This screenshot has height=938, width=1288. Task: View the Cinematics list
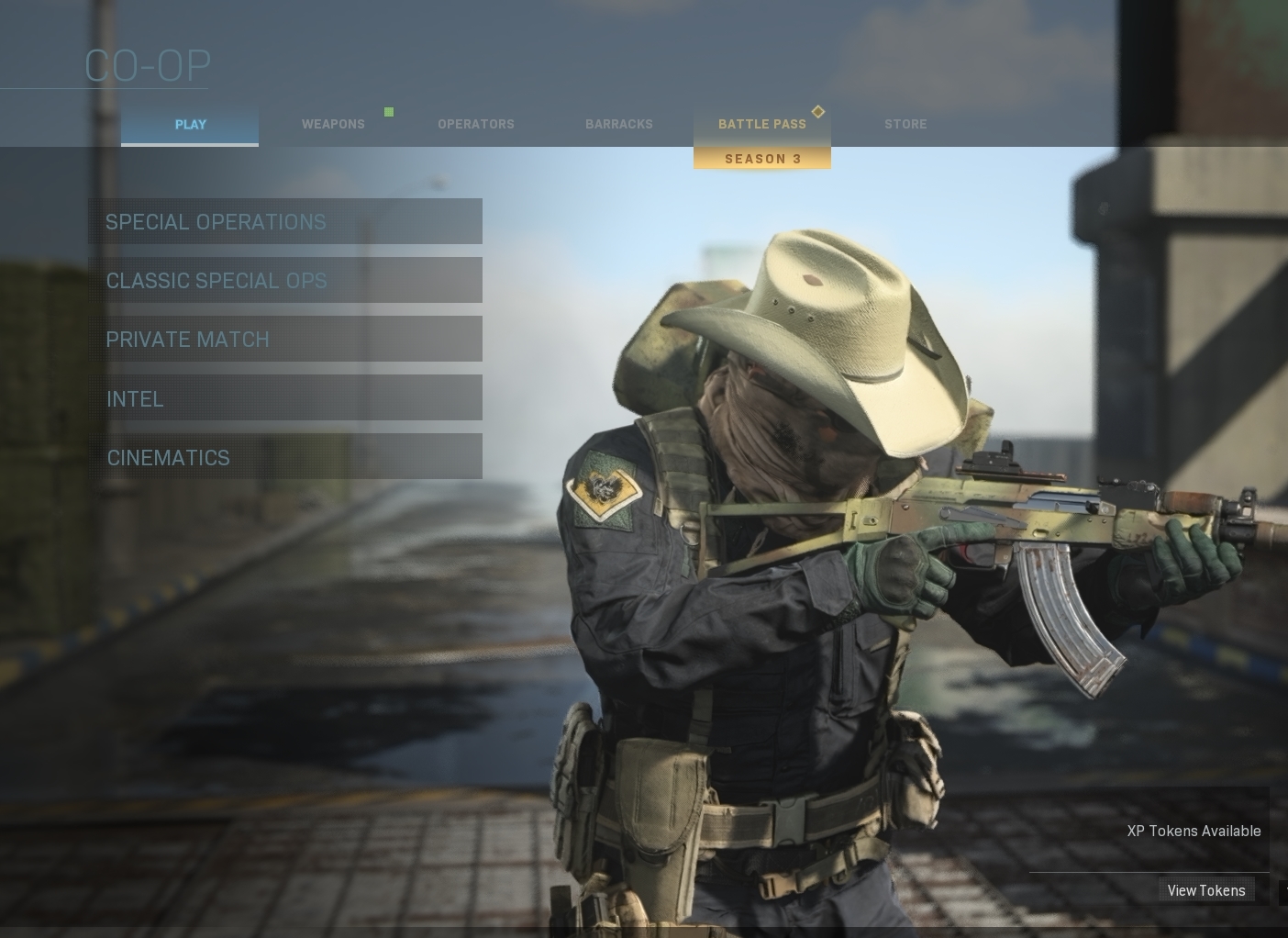click(x=284, y=457)
